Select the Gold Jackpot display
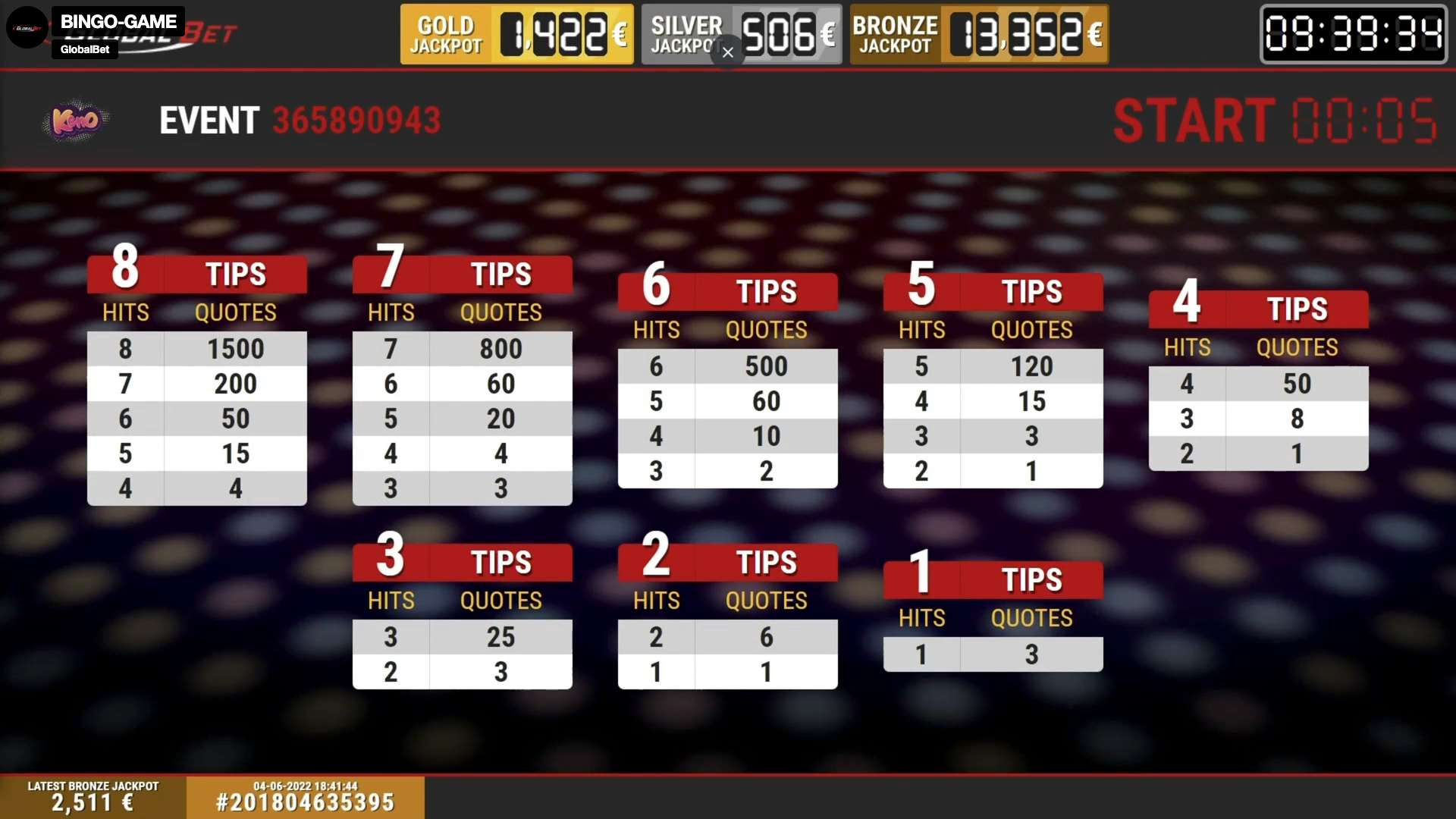Viewport: 1456px width, 819px height. coord(516,33)
